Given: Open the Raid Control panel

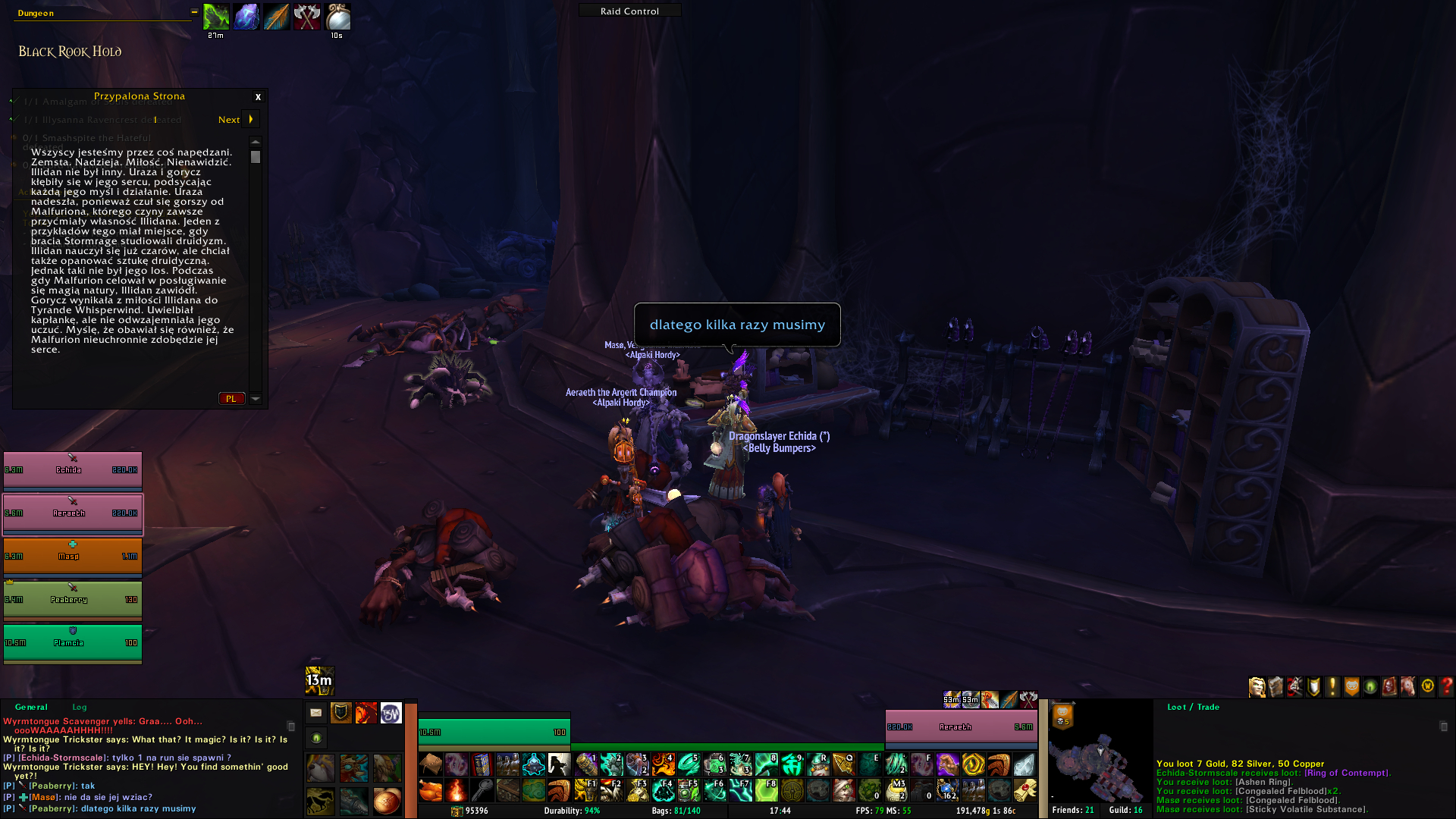Looking at the screenshot, I should pos(629,11).
